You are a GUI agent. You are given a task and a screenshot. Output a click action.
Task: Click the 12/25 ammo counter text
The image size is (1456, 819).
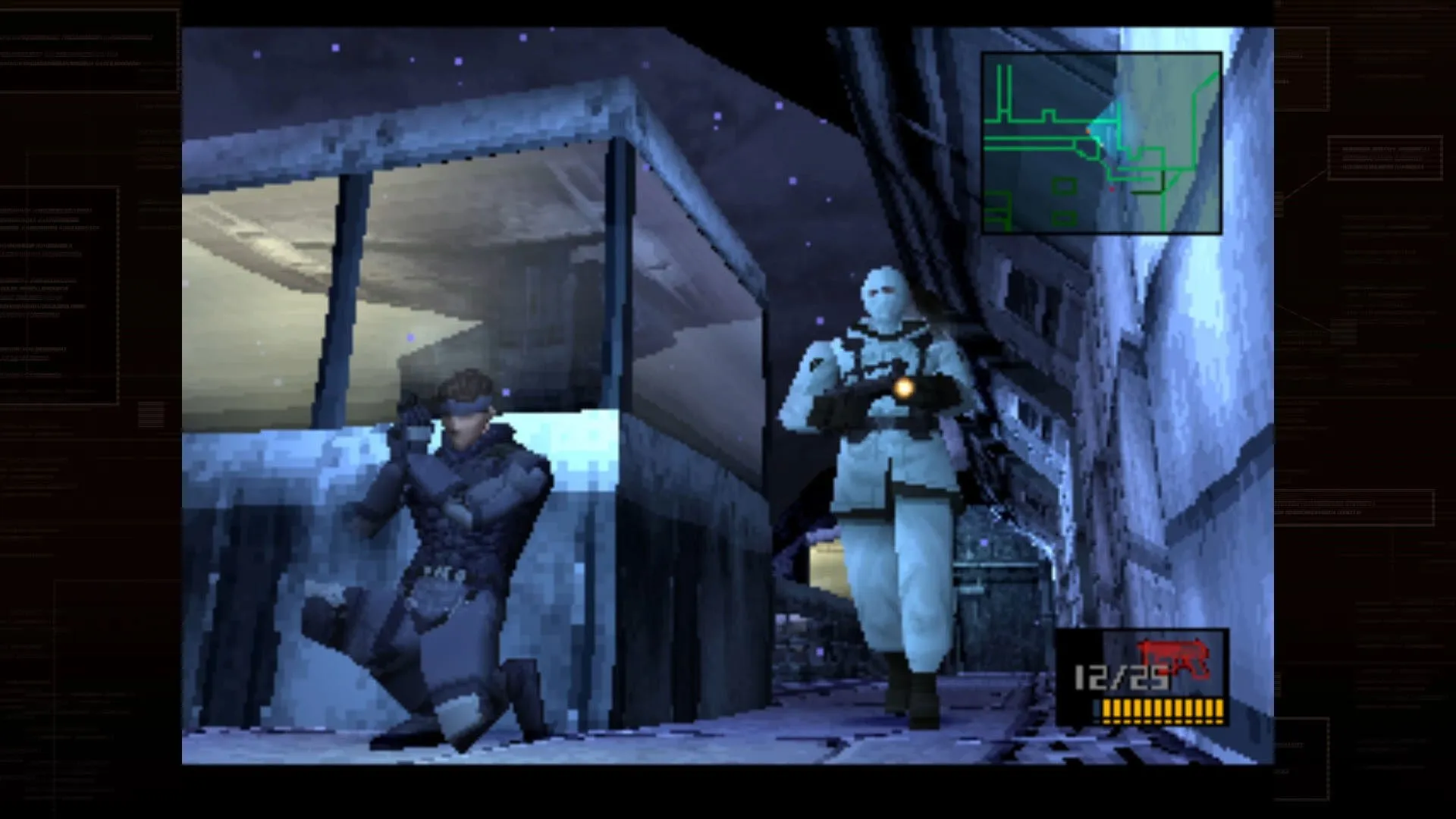click(1117, 676)
